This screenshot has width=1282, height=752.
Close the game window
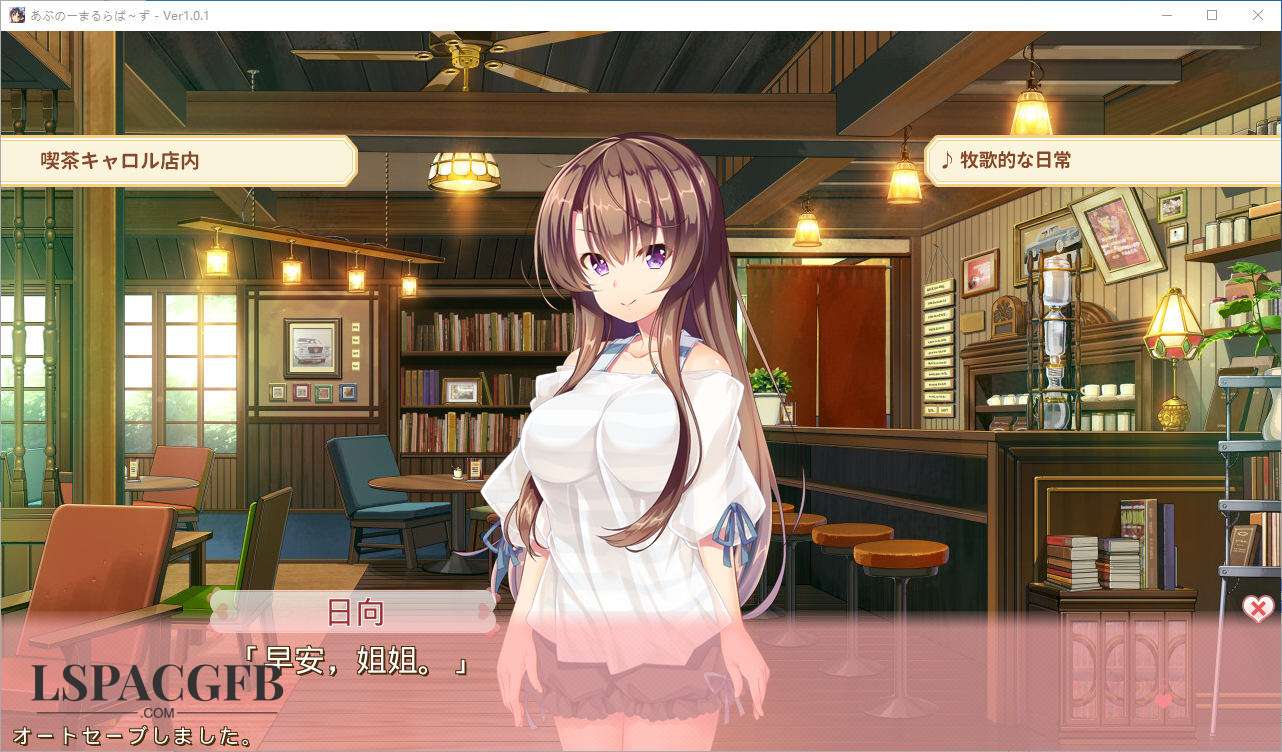point(1258,15)
